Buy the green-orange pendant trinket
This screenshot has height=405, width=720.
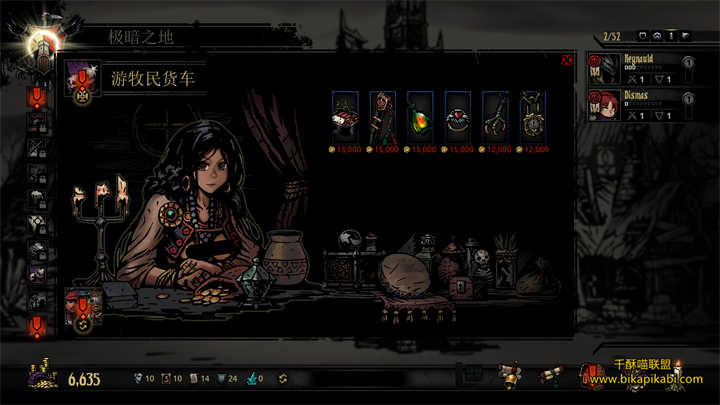coord(421,115)
